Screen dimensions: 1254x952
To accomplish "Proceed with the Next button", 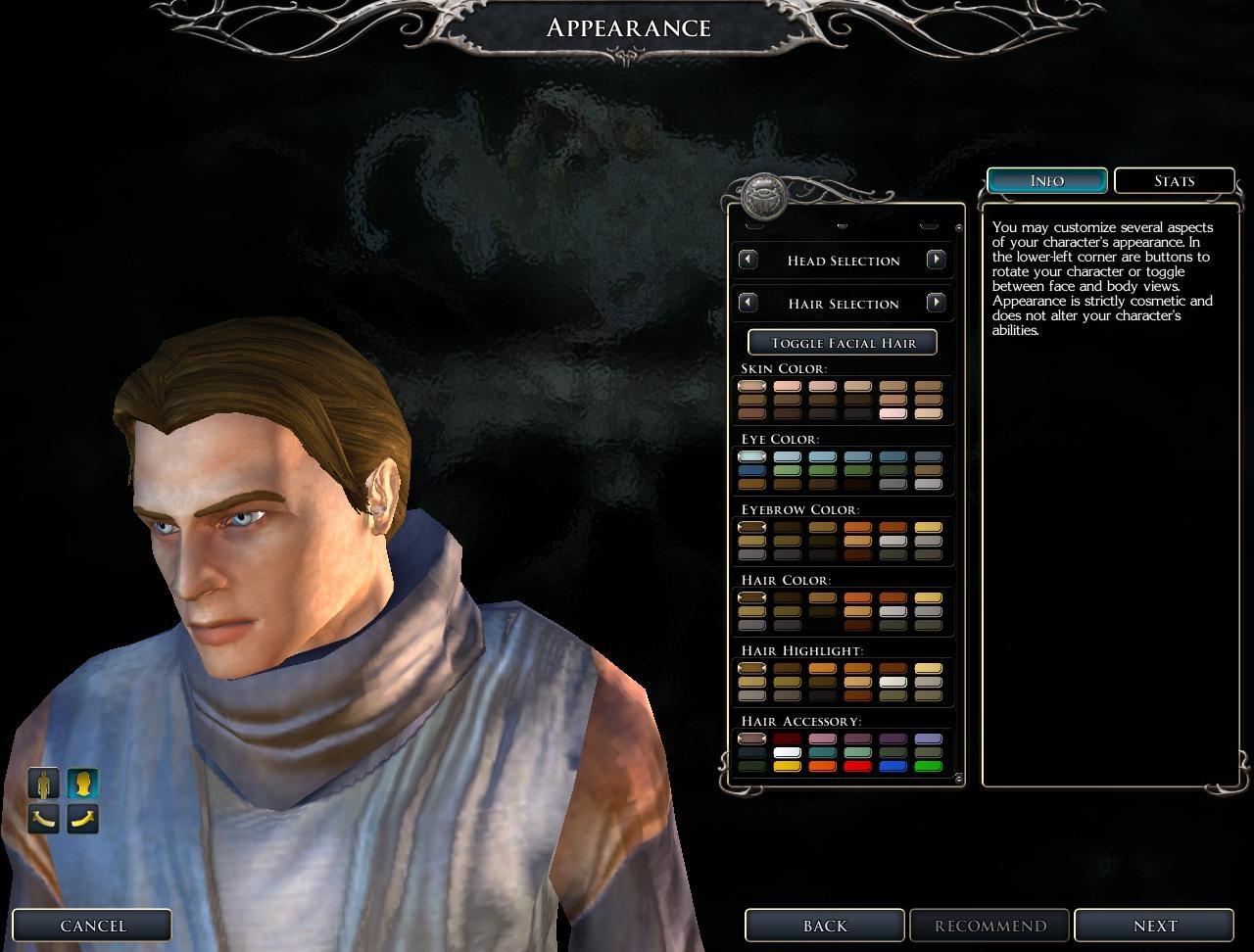I will click(1154, 926).
